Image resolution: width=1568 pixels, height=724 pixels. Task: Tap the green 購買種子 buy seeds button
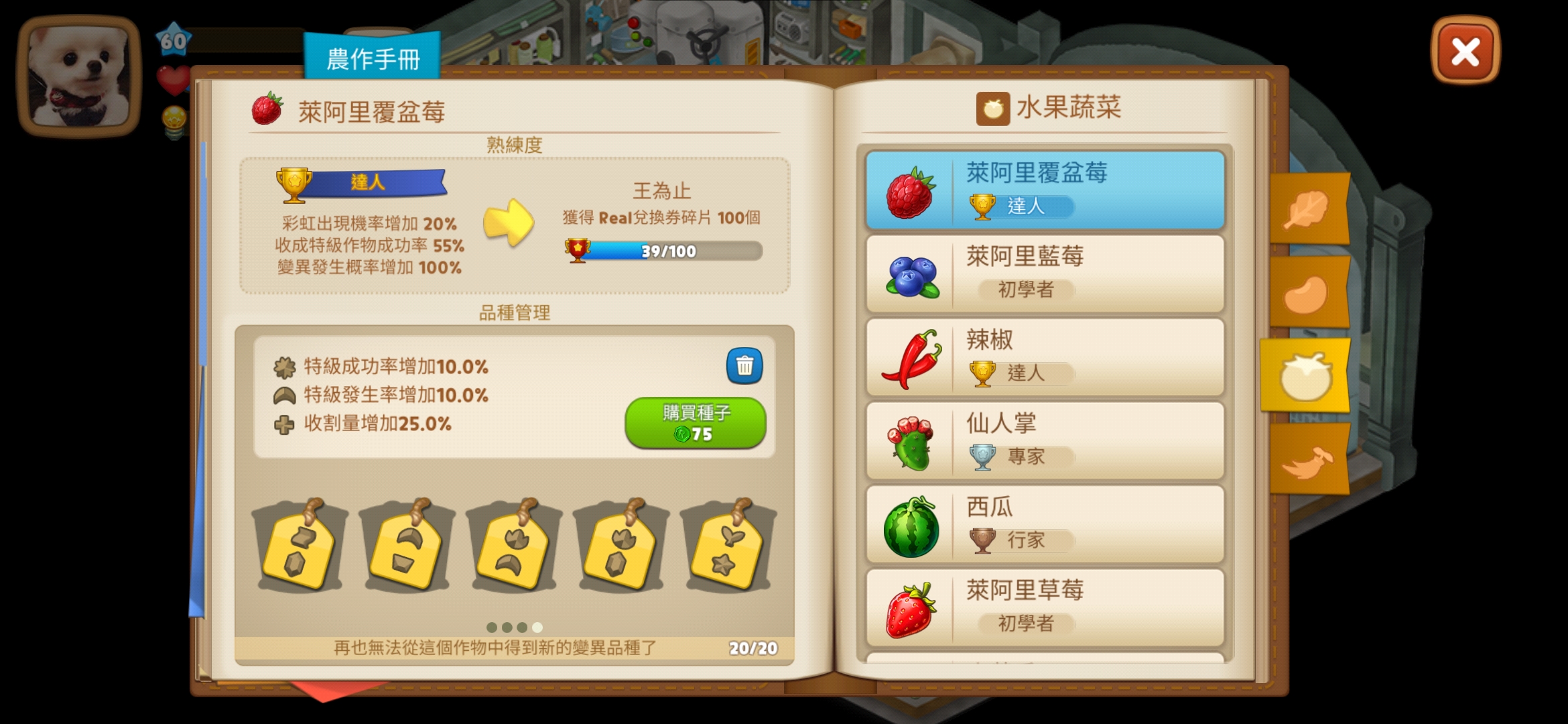696,421
